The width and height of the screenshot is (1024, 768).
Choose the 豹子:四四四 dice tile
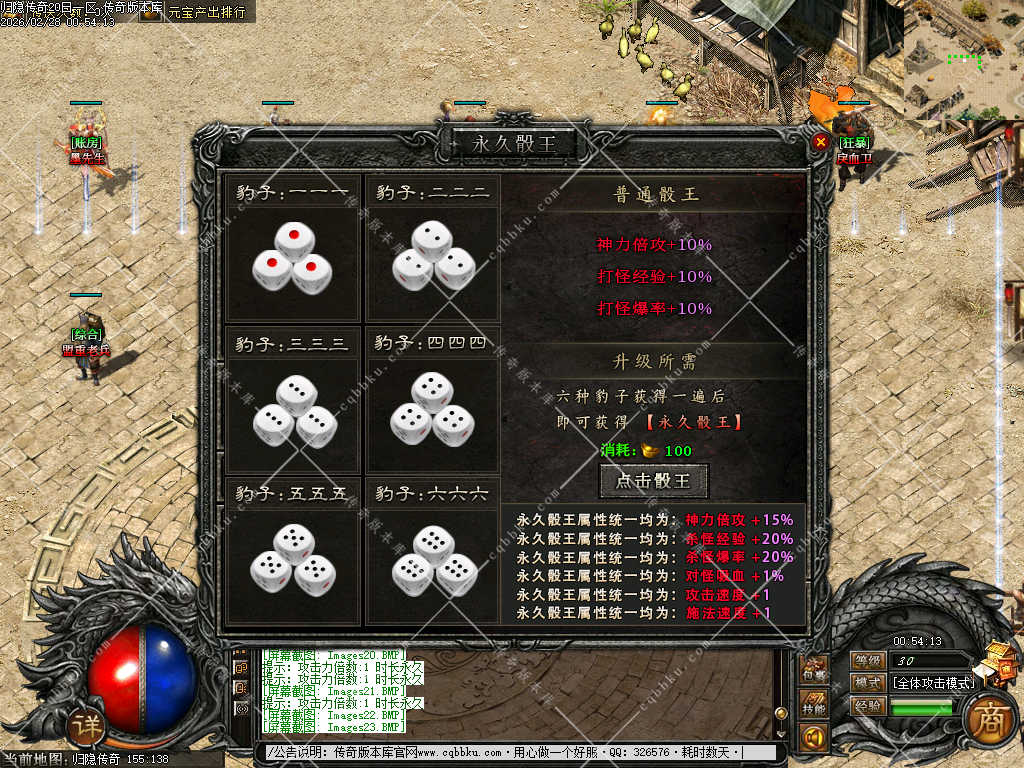tap(432, 410)
